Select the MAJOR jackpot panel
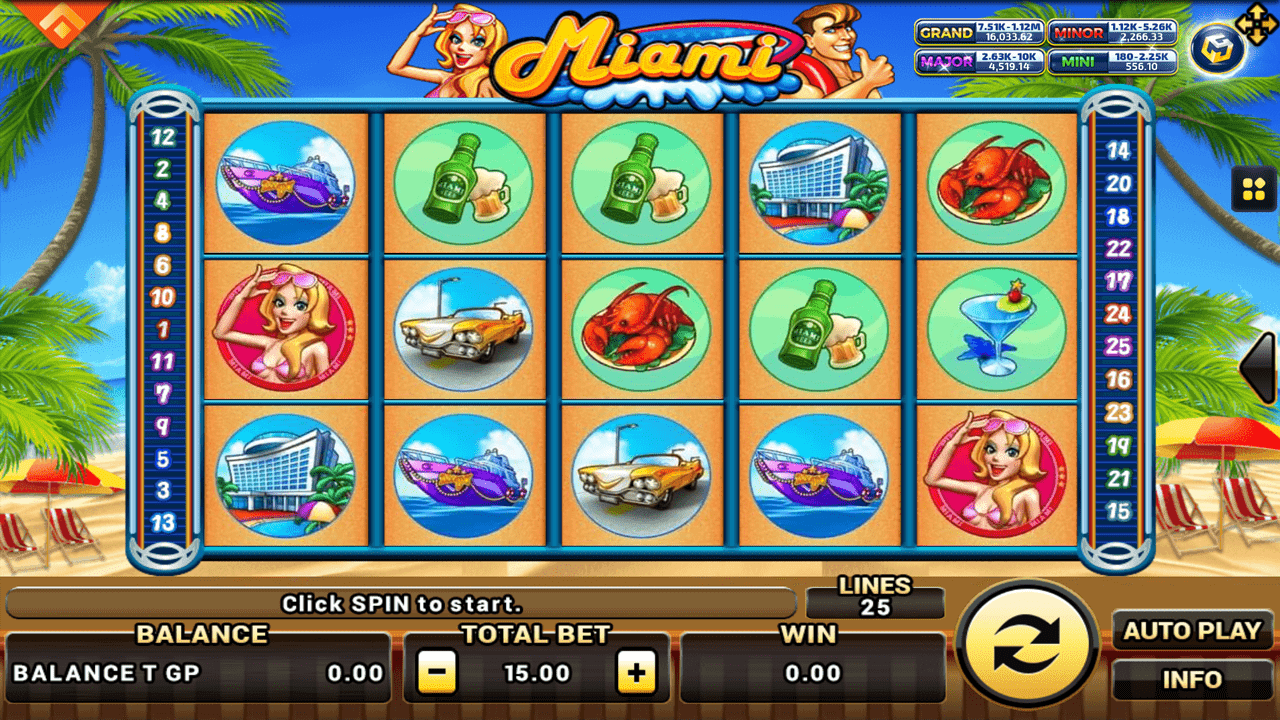 [x=979, y=62]
